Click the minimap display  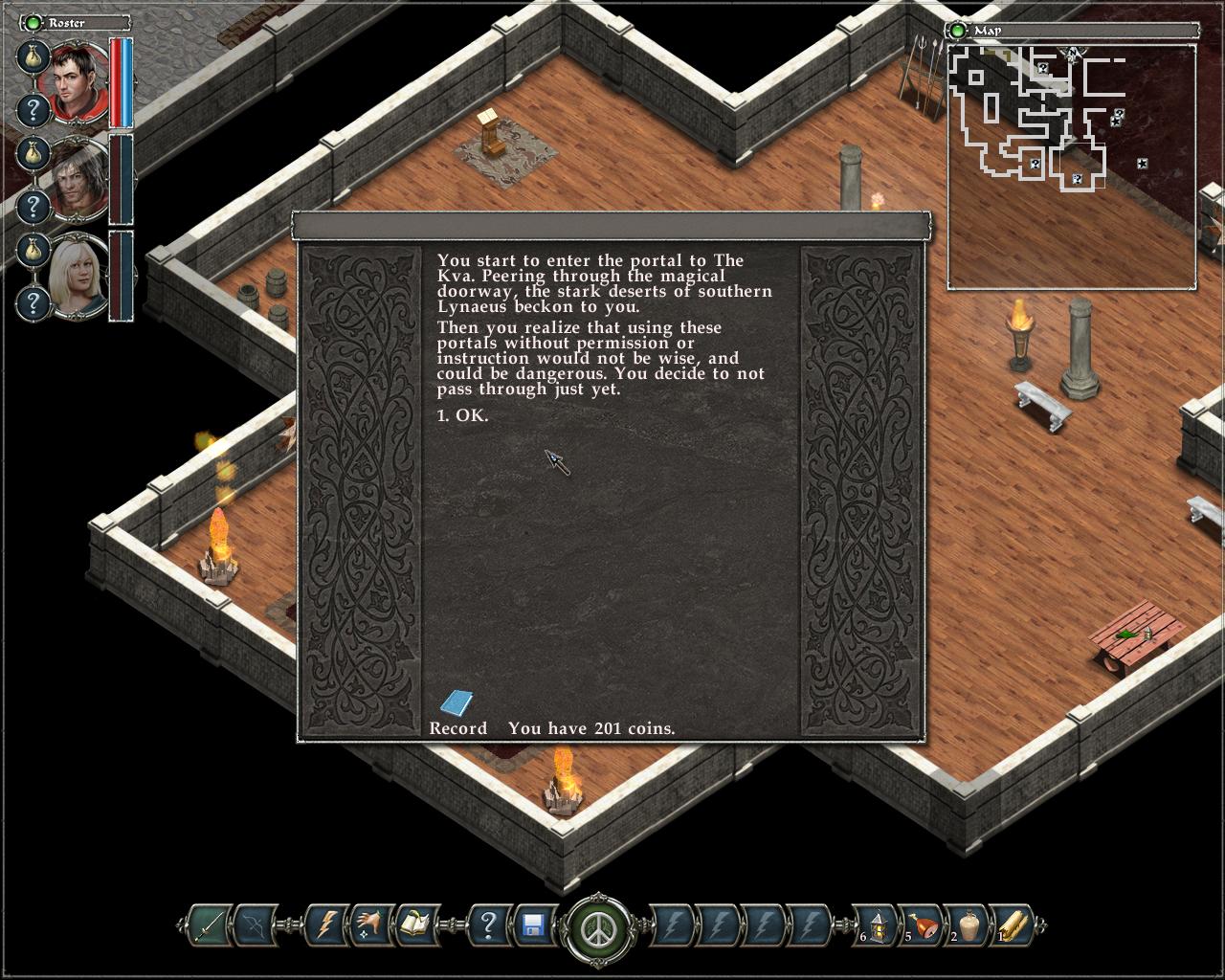1071,166
